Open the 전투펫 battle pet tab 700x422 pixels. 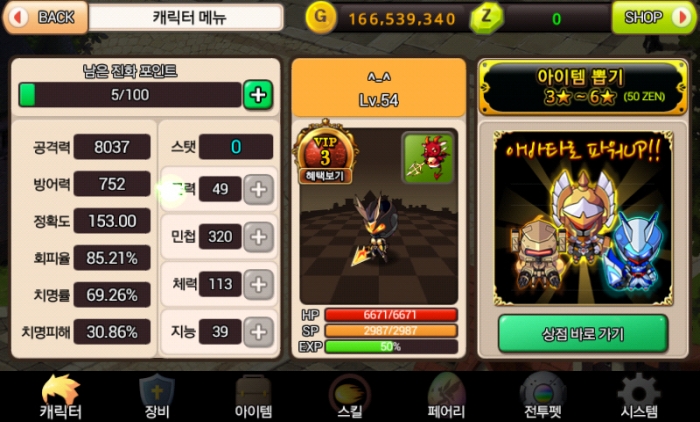click(543, 397)
